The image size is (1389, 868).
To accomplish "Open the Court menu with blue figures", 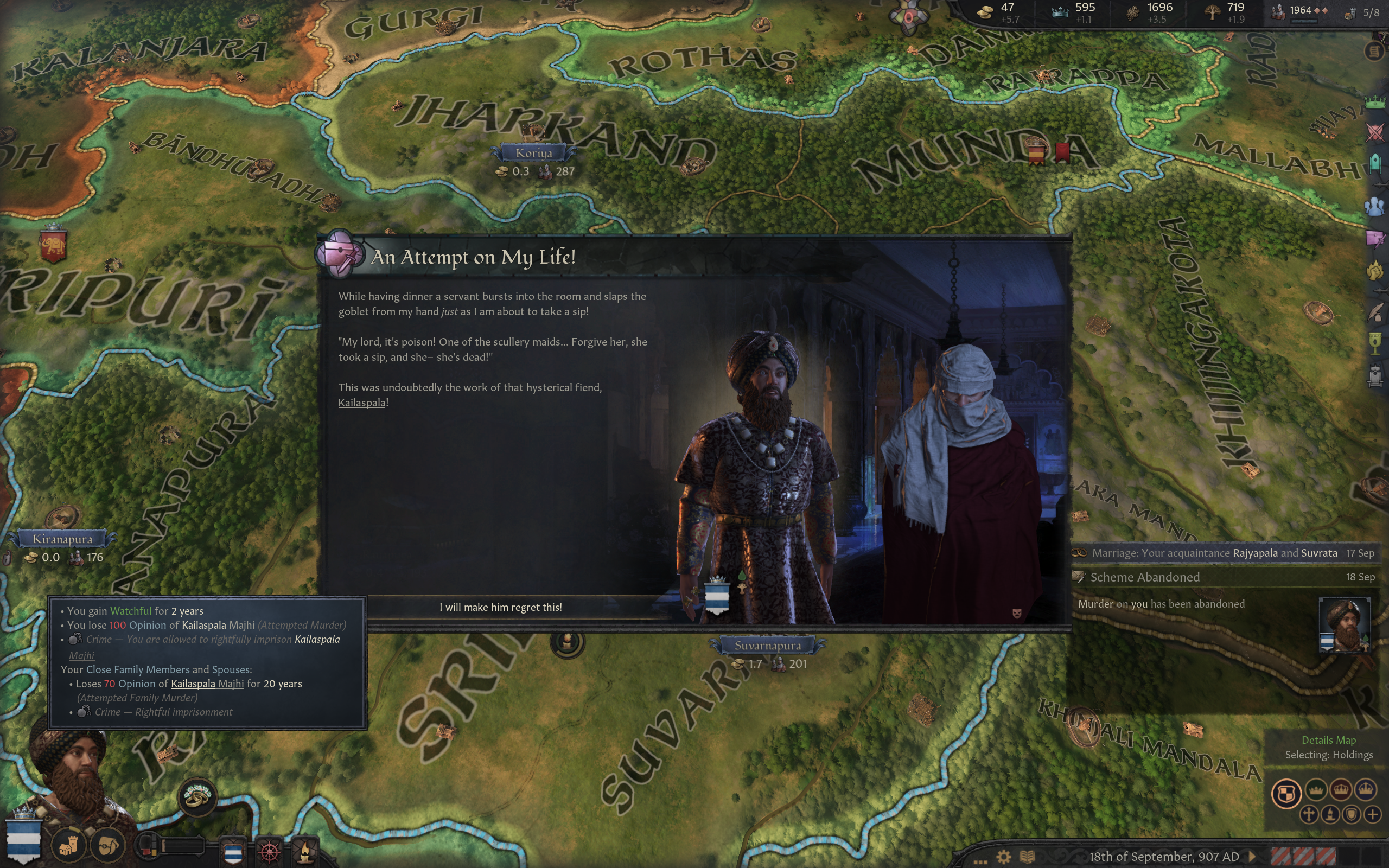I will tap(1375, 206).
